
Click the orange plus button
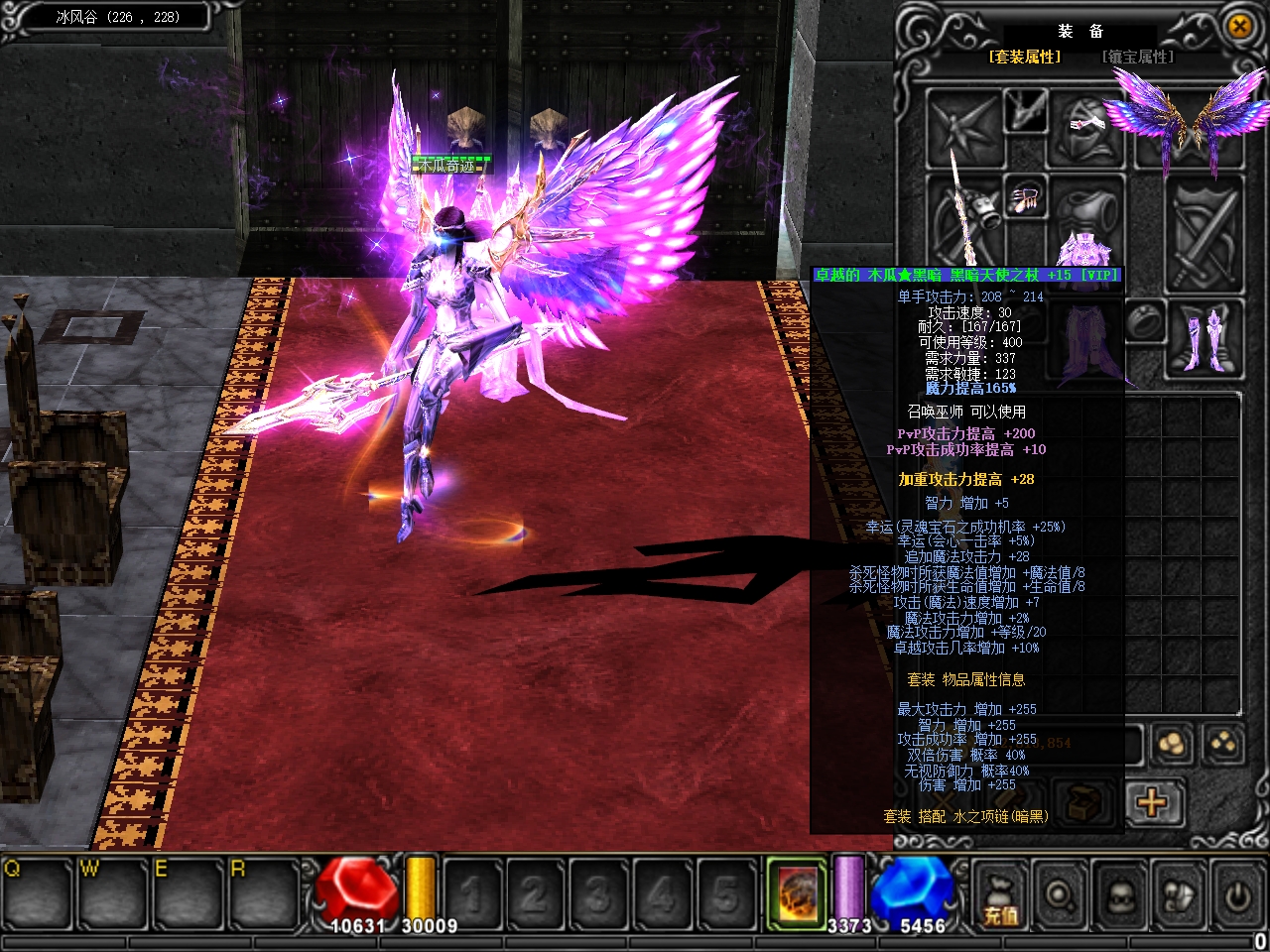point(1153,801)
